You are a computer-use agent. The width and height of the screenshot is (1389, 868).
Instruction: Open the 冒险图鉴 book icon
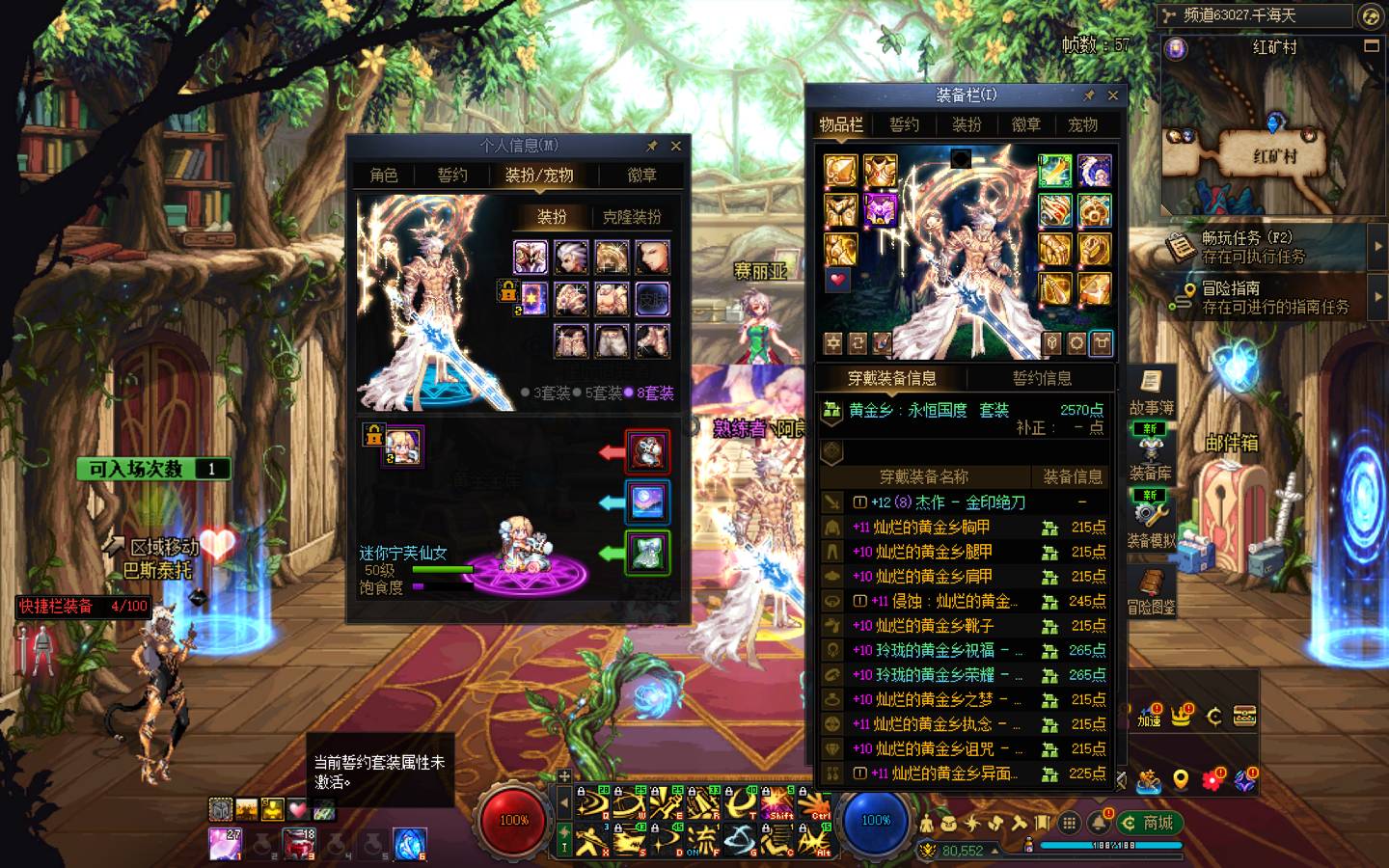[x=1151, y=590]
